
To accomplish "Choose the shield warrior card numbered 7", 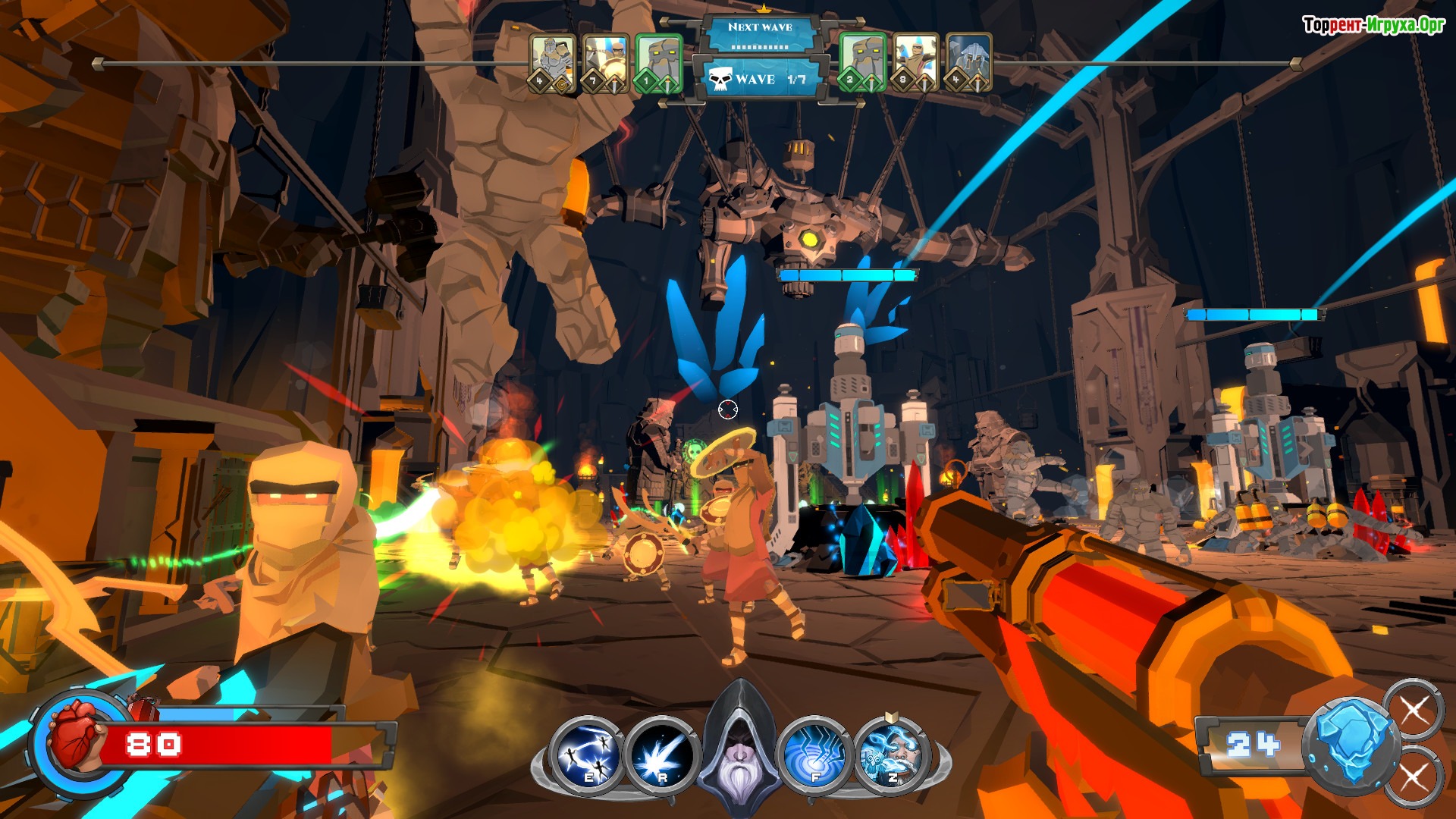I will (x=605, y=63).
